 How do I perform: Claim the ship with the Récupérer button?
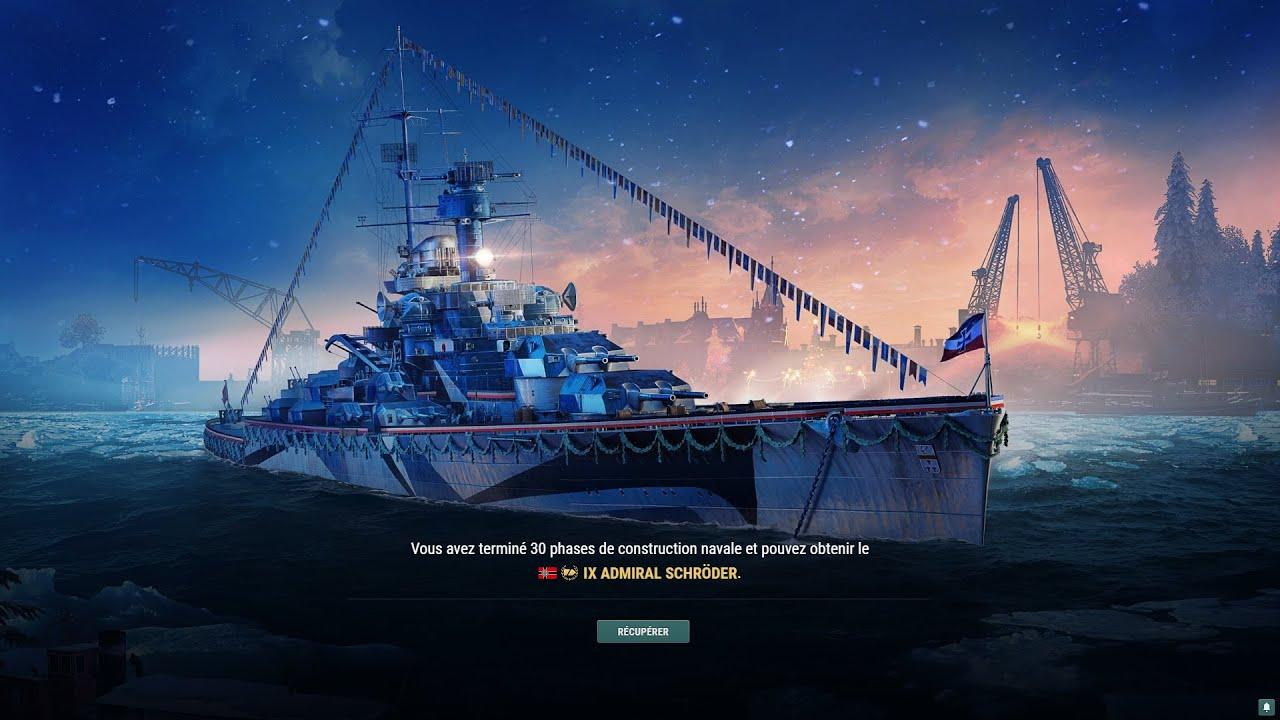coord(643,631)
